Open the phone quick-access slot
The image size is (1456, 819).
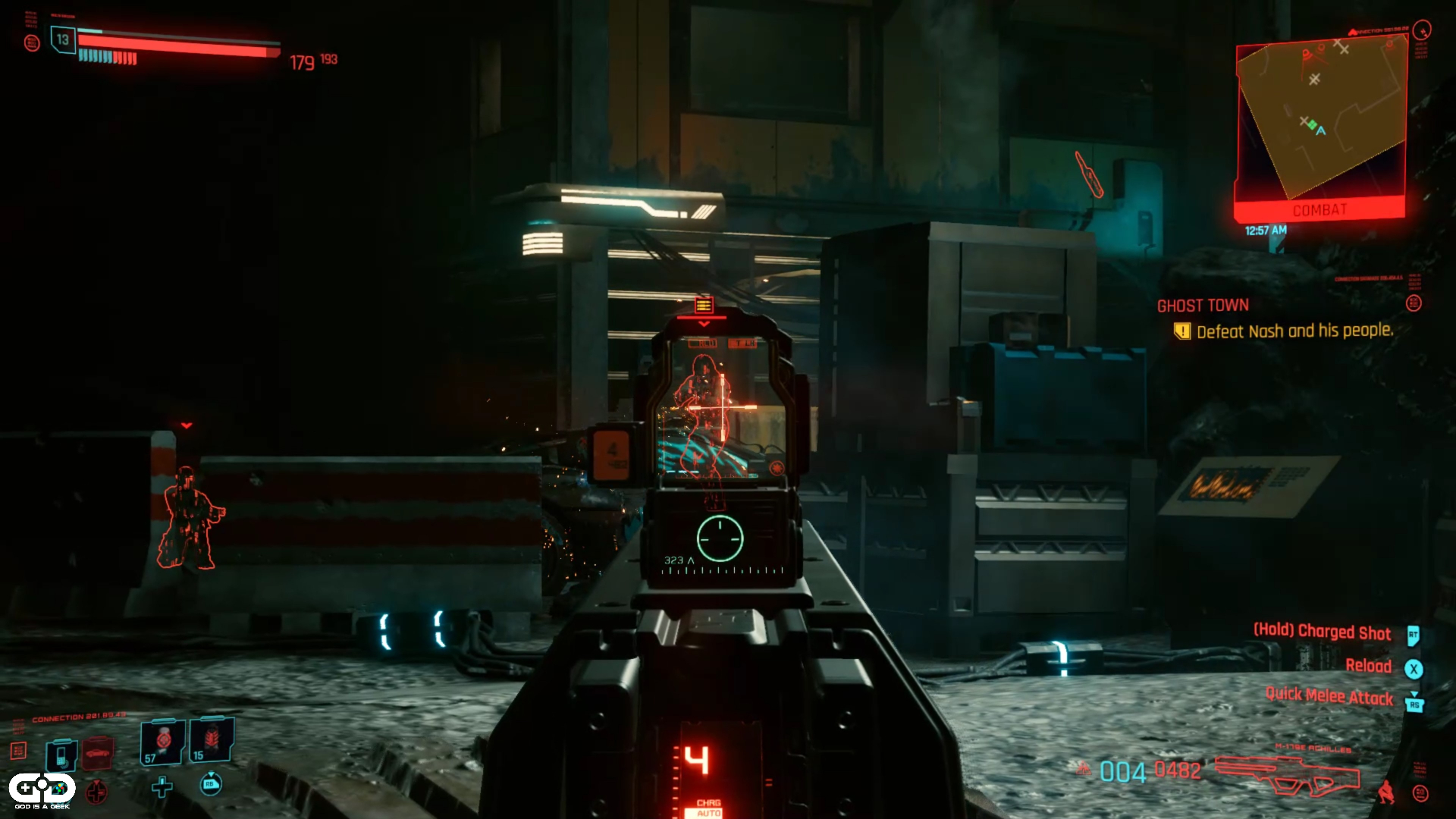pos(61,755)
